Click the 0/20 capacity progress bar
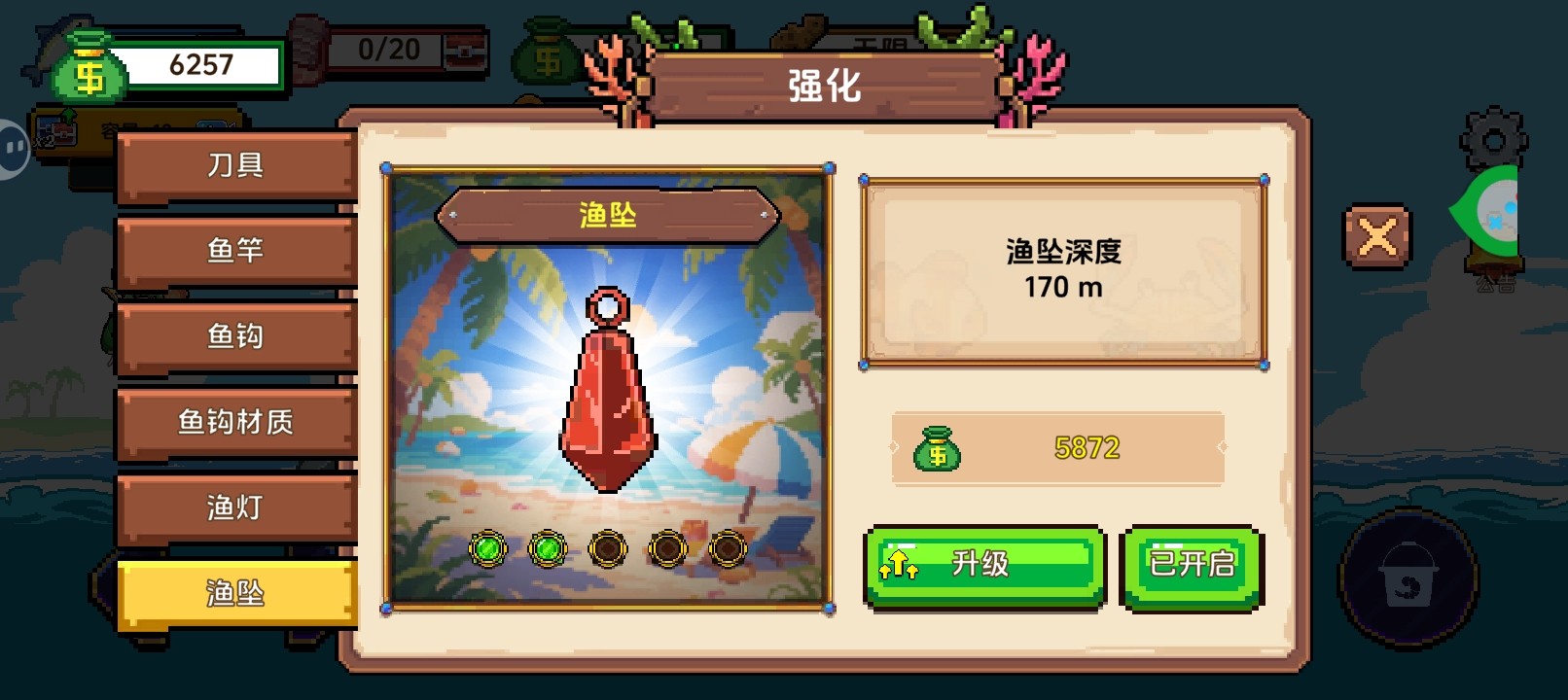This screenshot has height=700, width=1568. pyautogui.click(x=384, y=49)
